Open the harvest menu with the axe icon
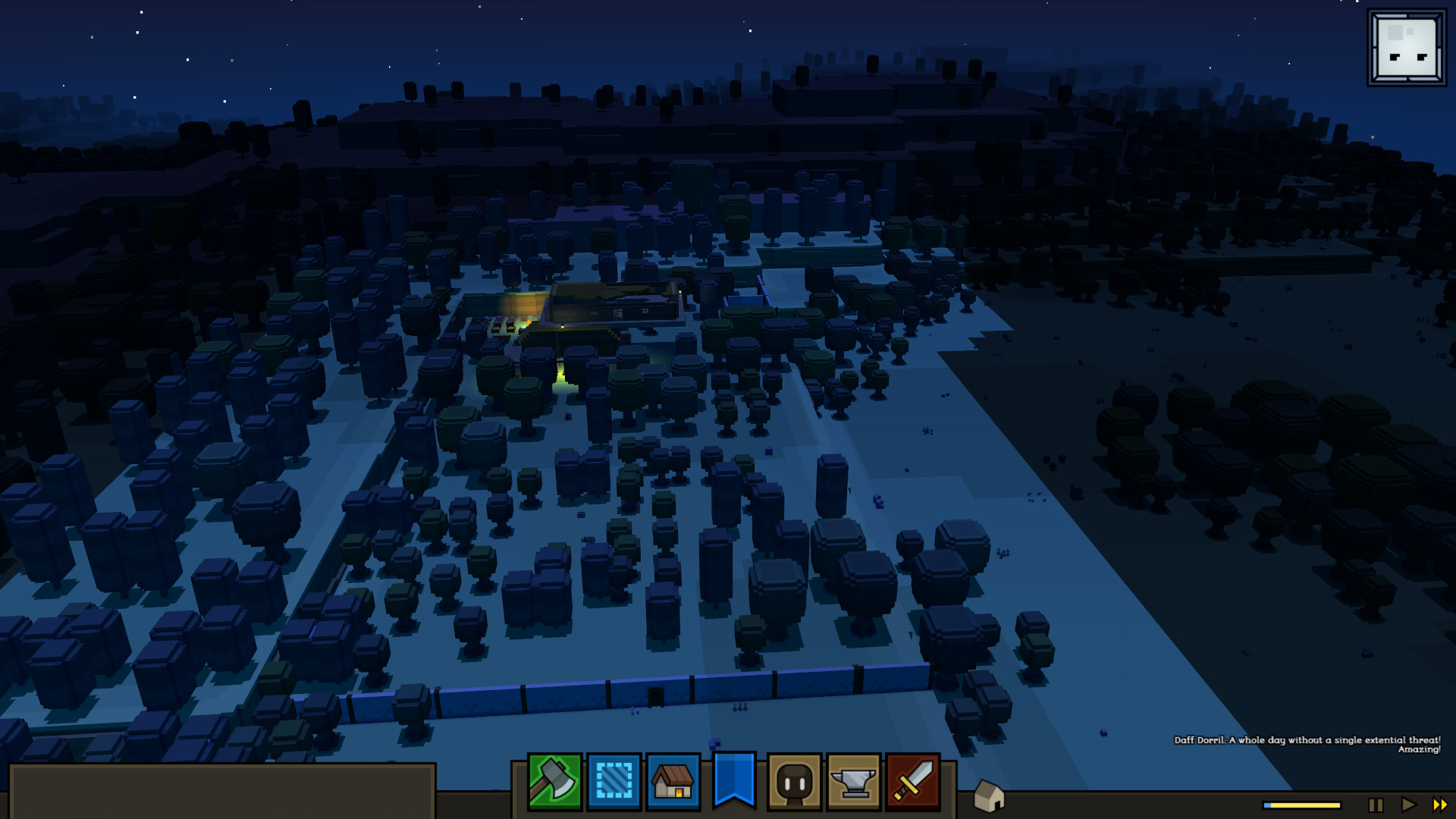The image size is (1456, 819). (554, 782)
